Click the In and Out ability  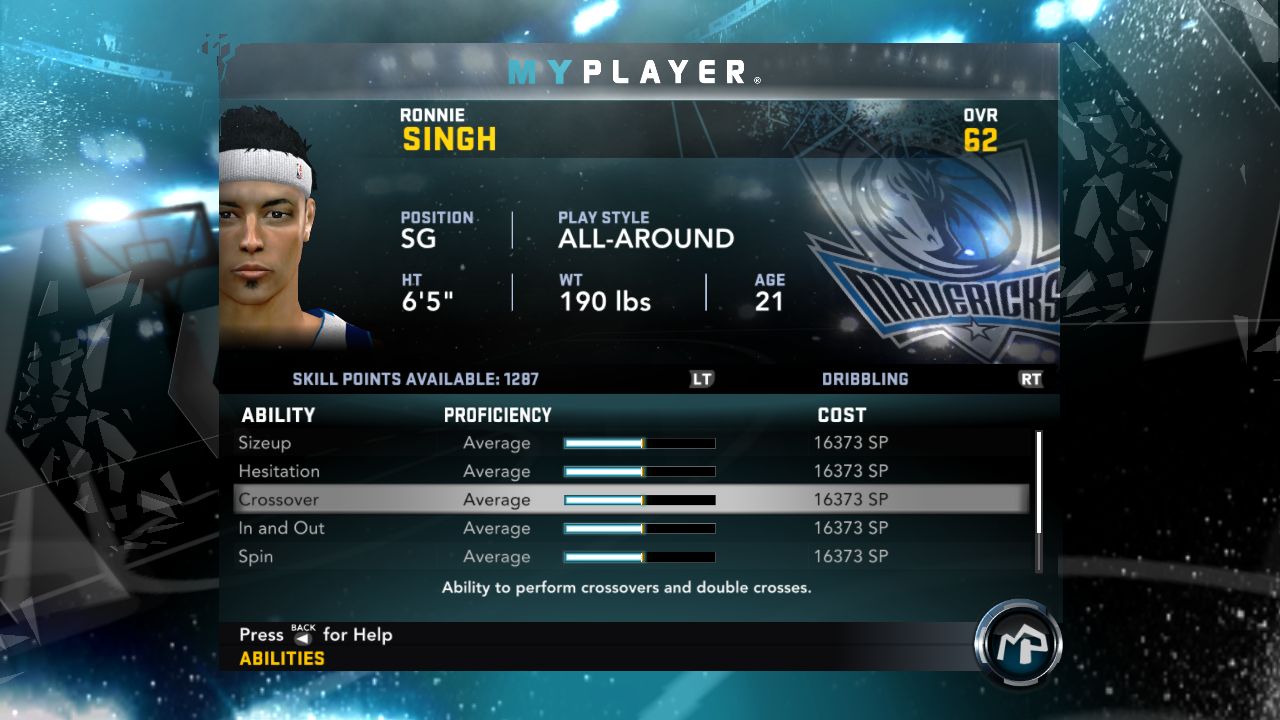281,528
